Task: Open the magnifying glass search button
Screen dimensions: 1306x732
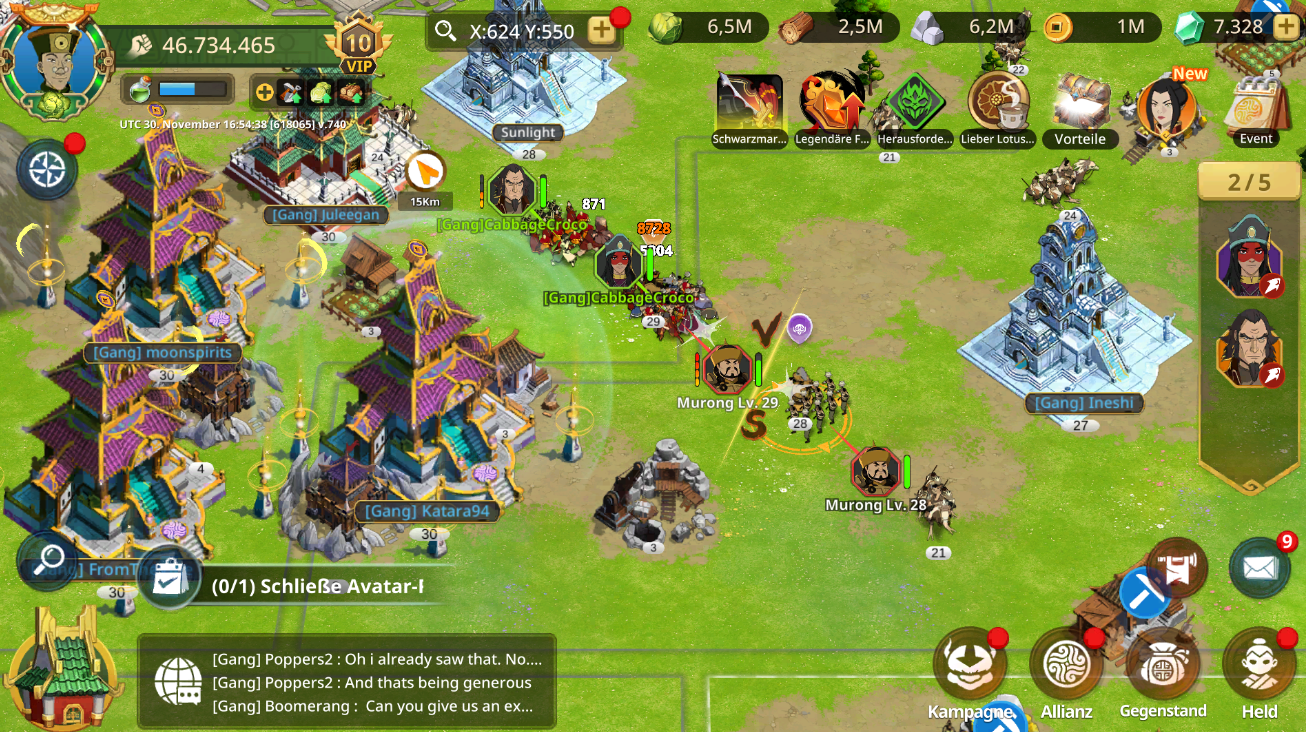Action: [47, 560]
